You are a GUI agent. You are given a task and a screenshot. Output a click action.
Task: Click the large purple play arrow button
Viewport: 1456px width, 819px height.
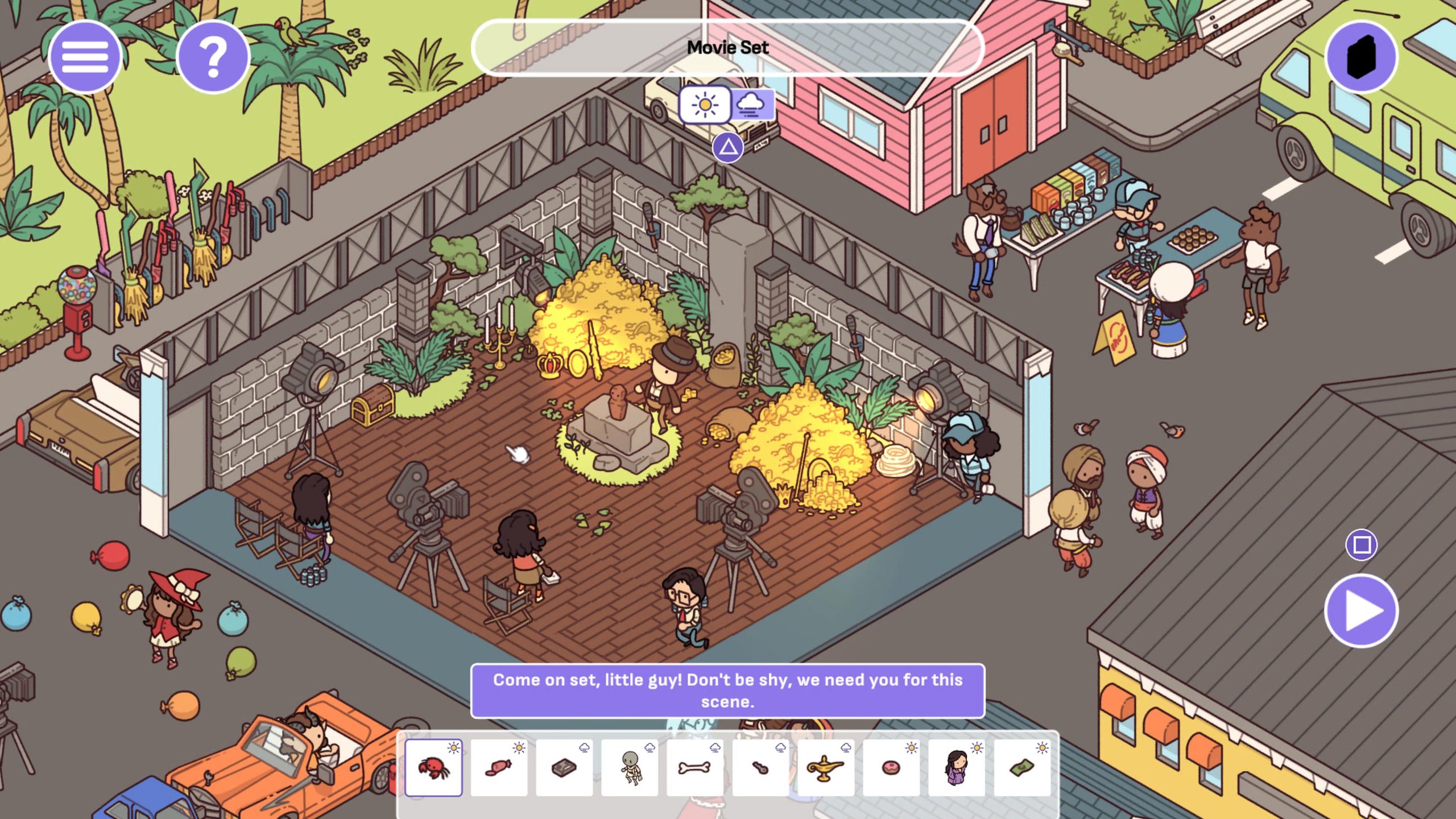(x=1361, y=611)
